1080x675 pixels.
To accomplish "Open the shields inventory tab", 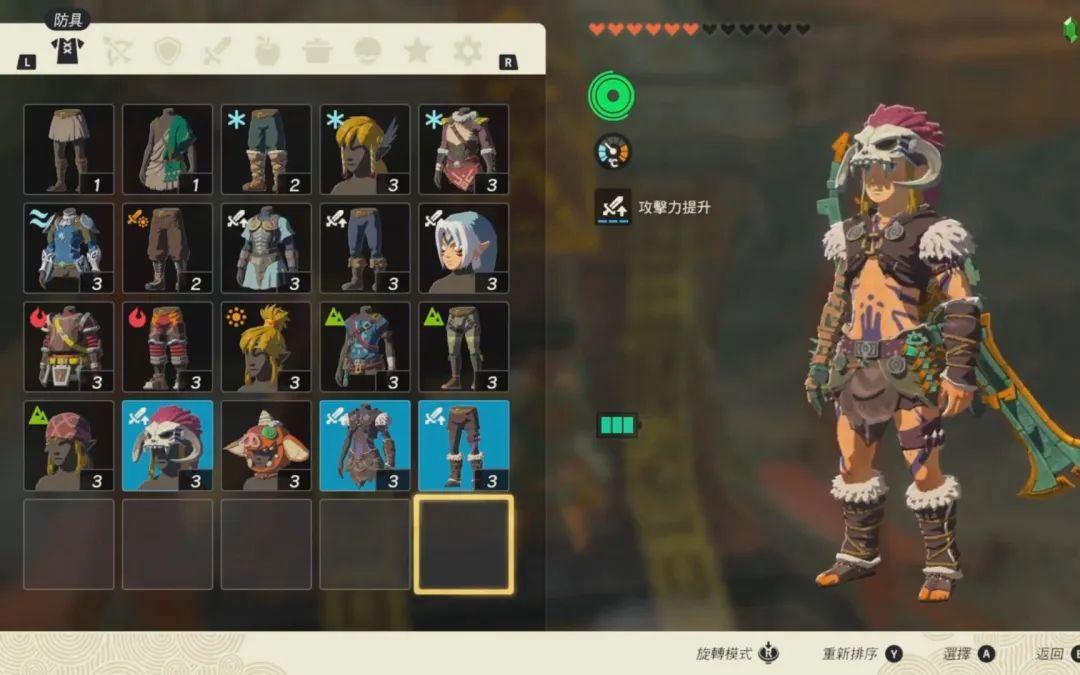I will [168, 50].
